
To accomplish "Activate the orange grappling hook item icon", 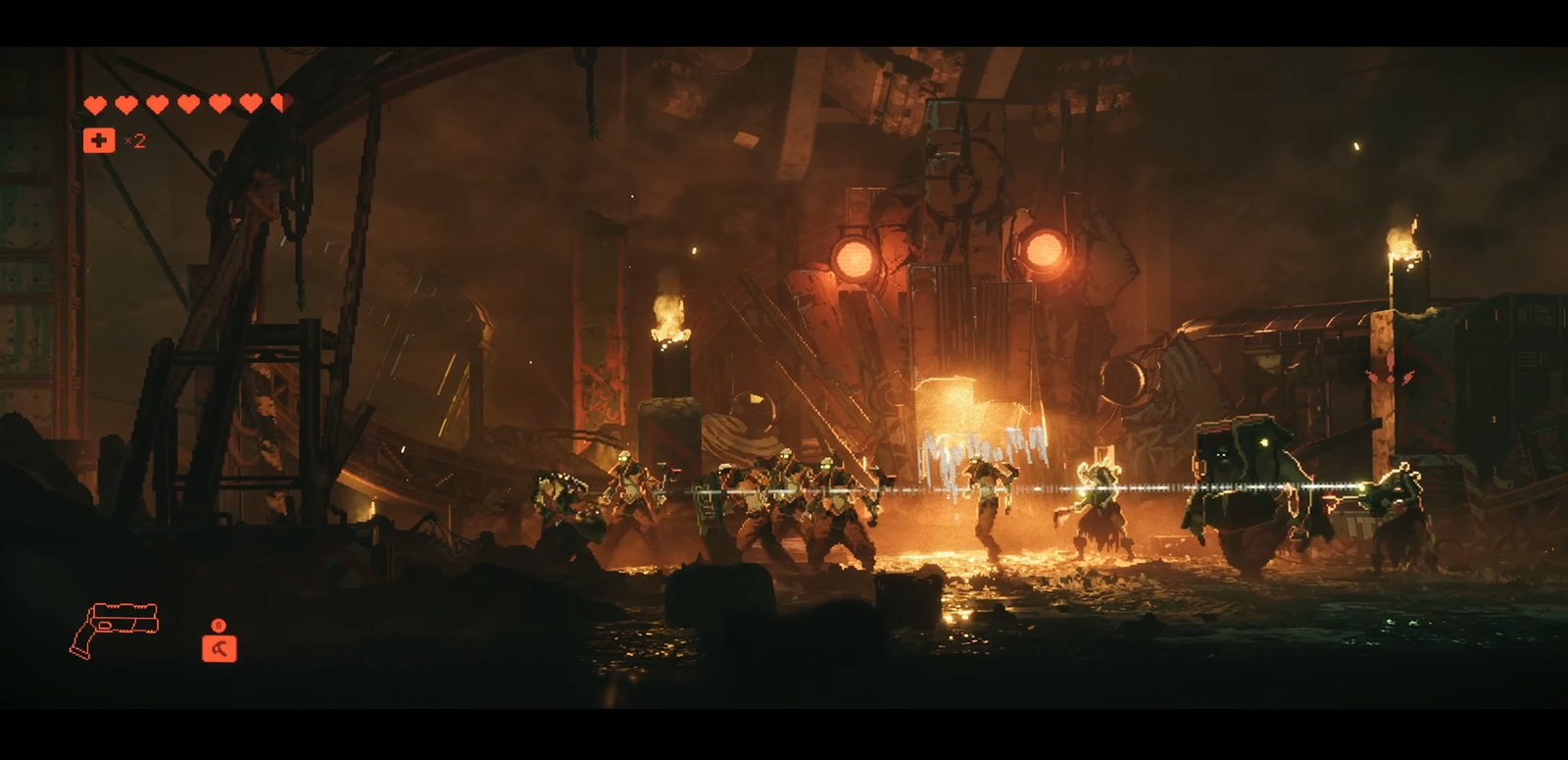I will point(219,647).
